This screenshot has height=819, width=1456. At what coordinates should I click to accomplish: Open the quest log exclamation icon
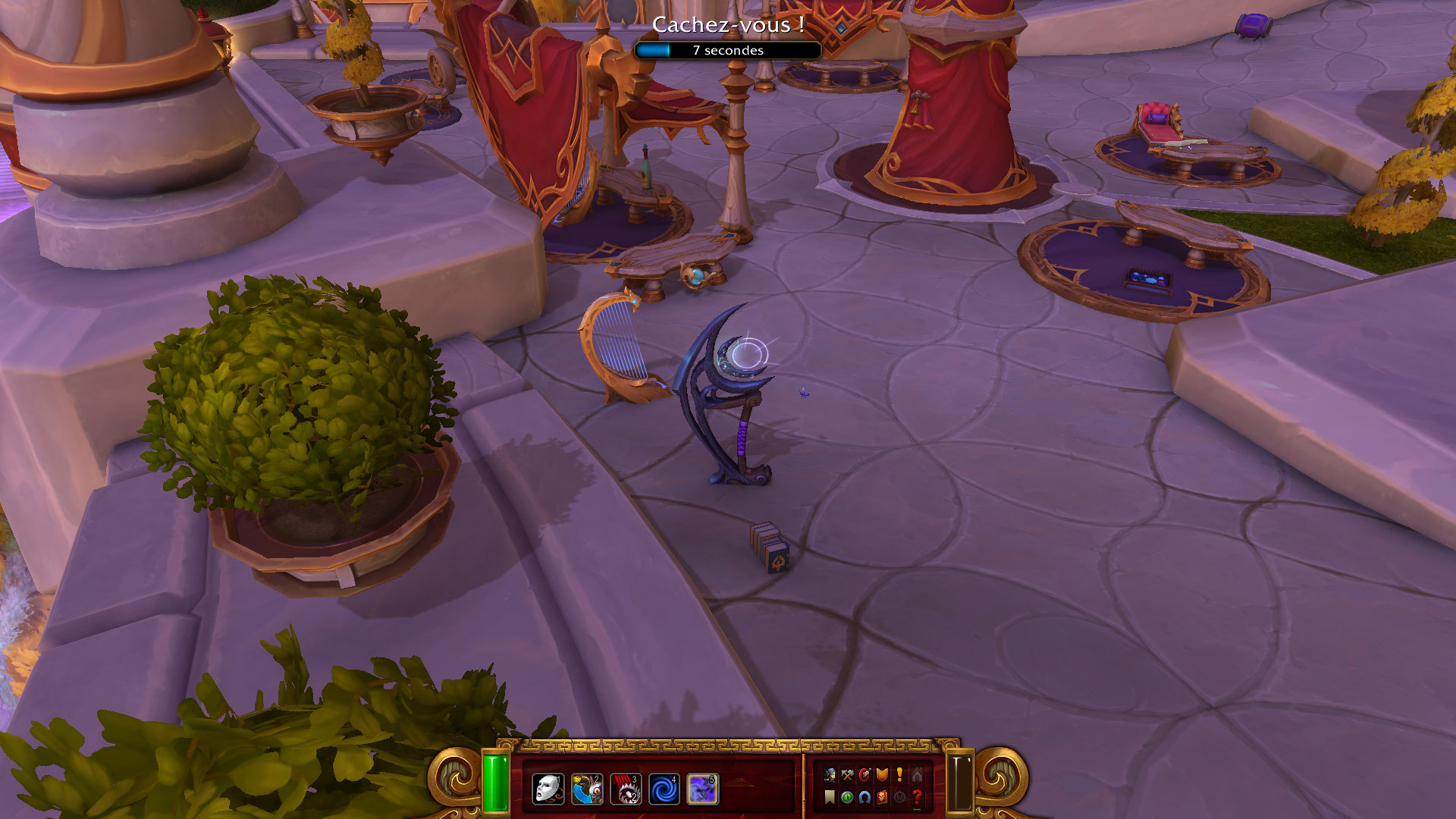click(x=899, y=775)
